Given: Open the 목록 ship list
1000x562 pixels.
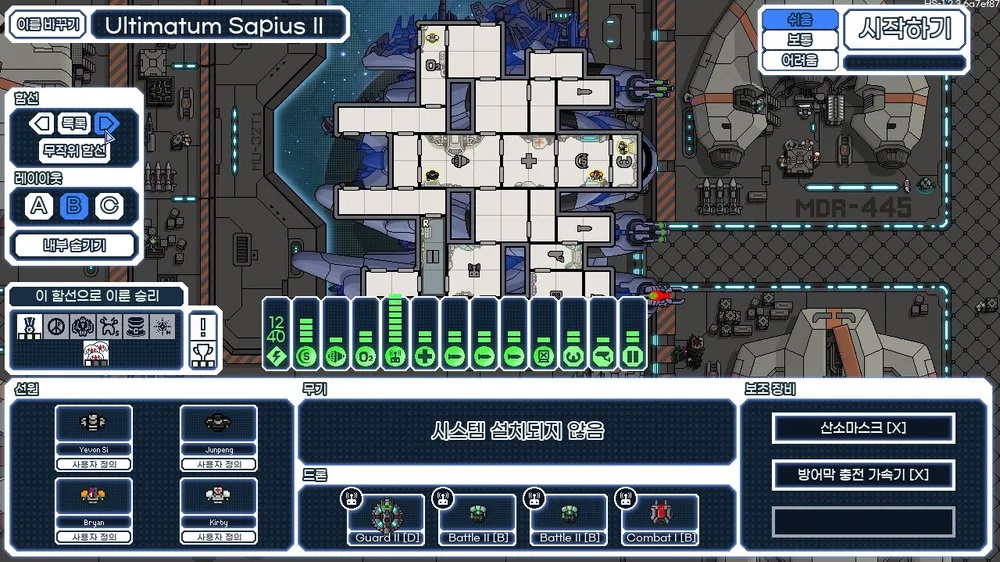Looking at the screenshot, I should click(74, 124).
